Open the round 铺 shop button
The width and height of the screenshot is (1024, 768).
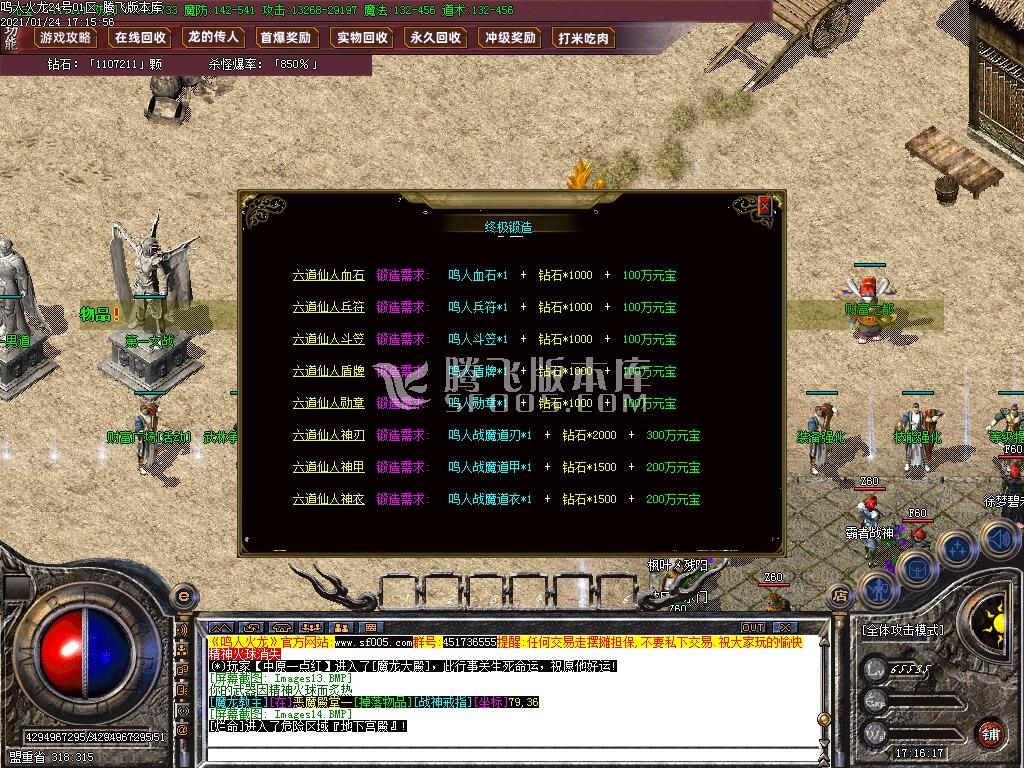[x=990, y=732]
